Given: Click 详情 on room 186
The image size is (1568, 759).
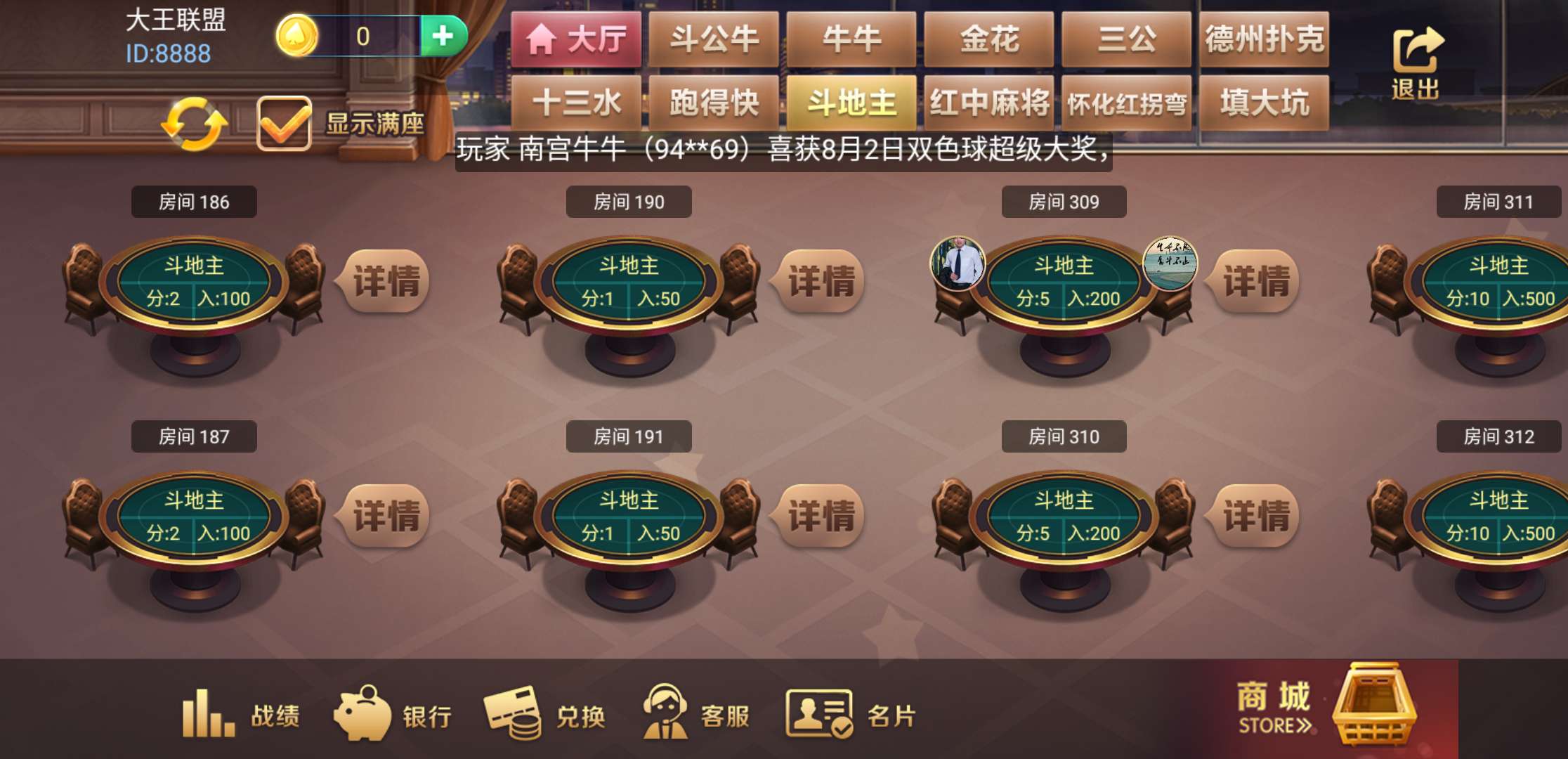Looking at the screenshot, I should click(x=385, y=279).
